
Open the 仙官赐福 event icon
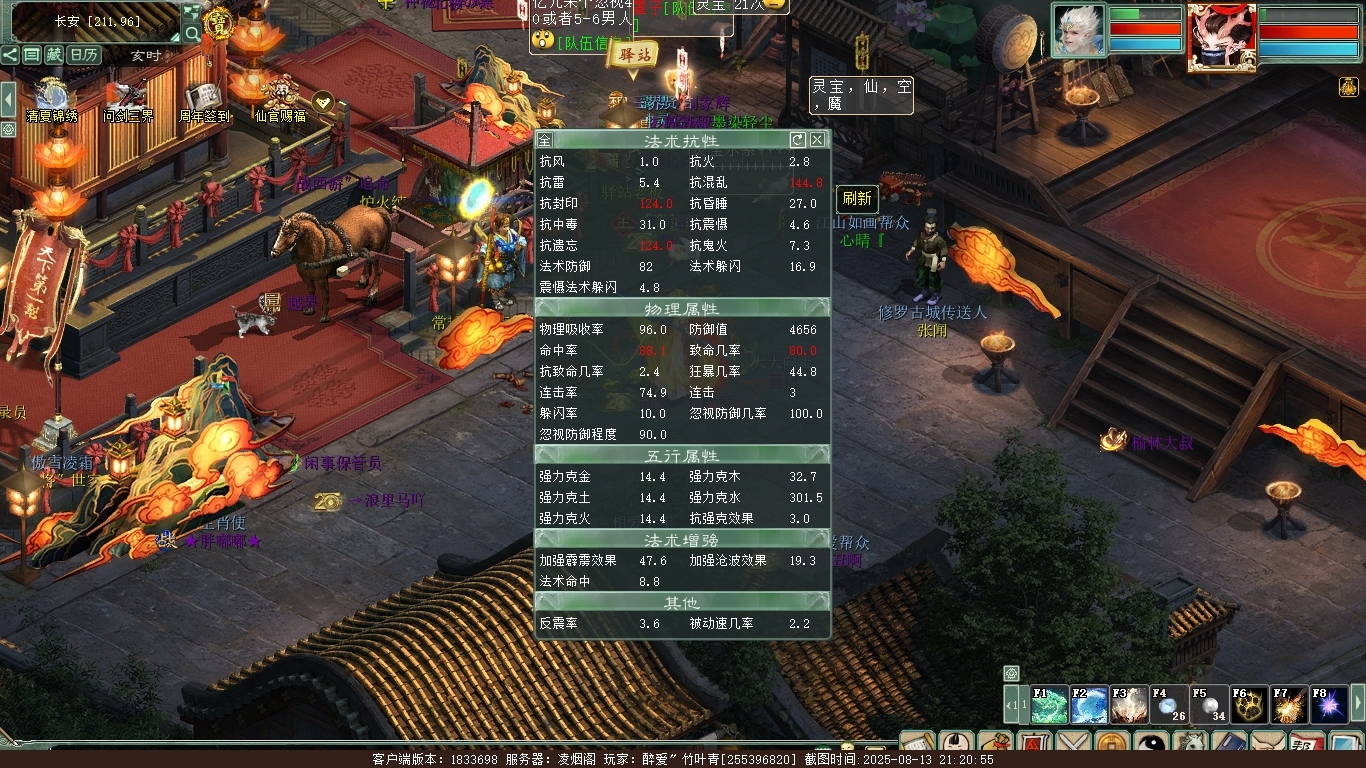click(280, 98)
